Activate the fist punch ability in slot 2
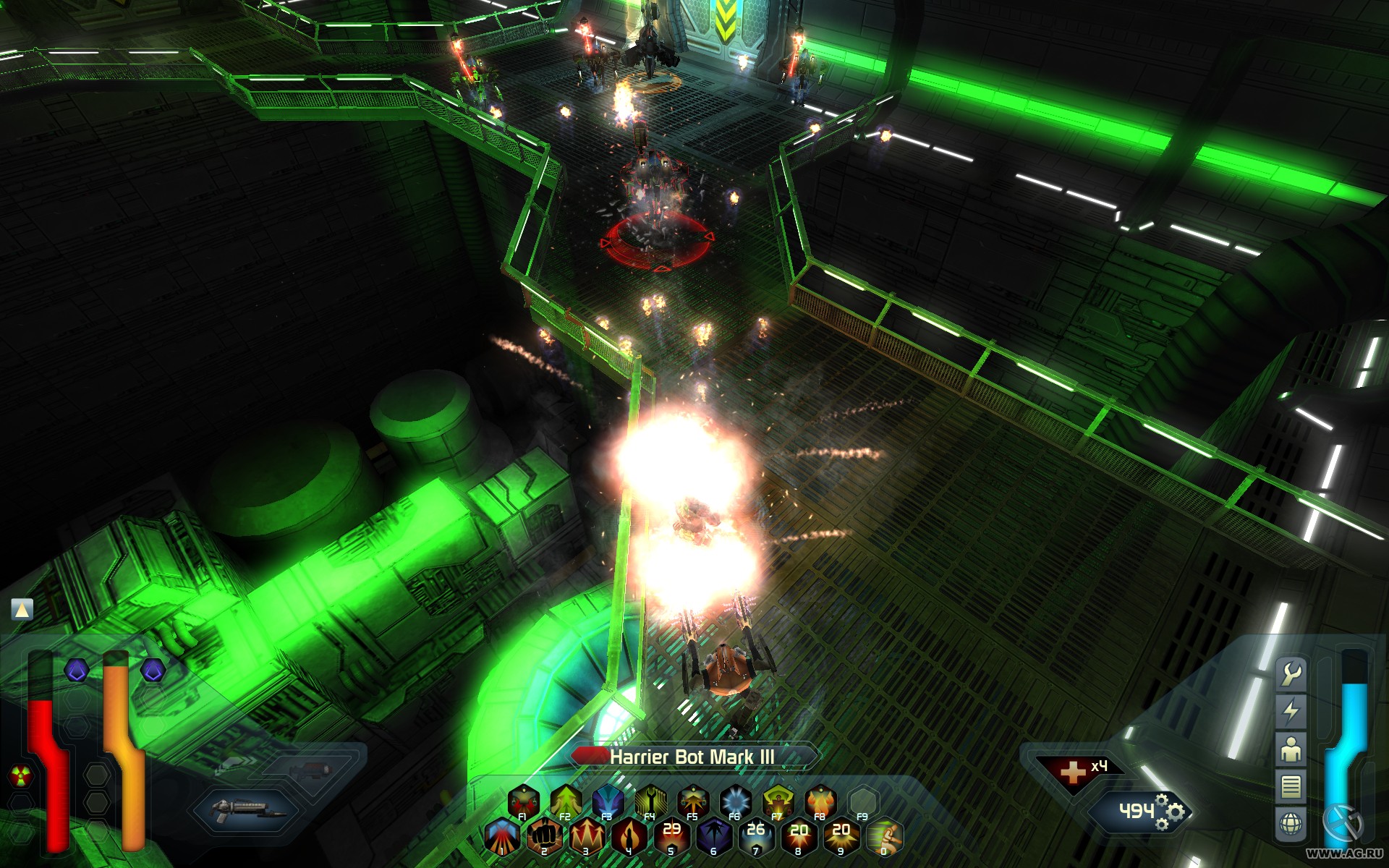Viewport: 1389px width, 868px height. pyautogui.click(x=544, y=836)
